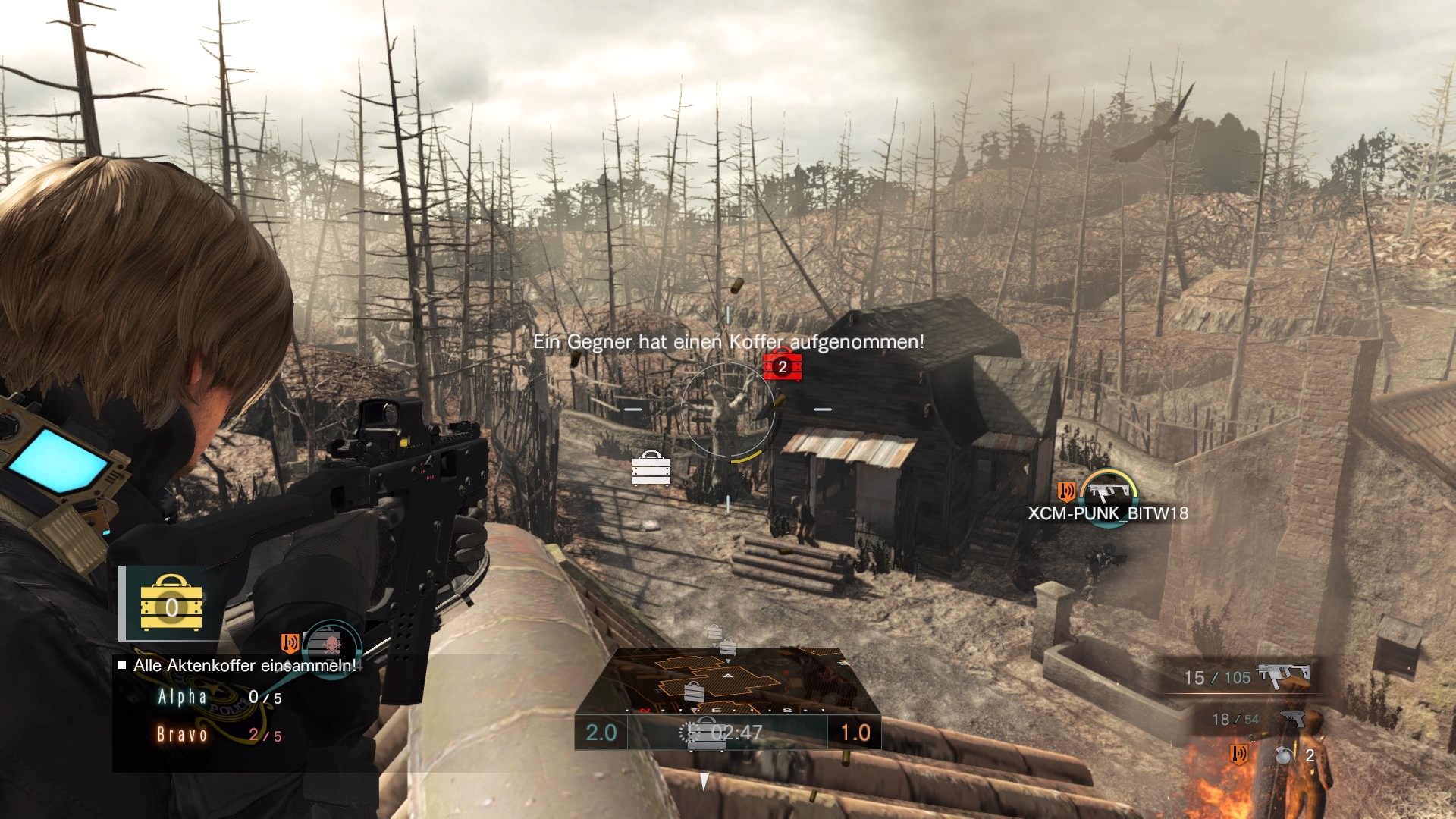Click the orange voice chat icon near XCM-PUNK_BITW18
The height and width of the screenshot is (819, 1456).
(x=1067, y=491)
